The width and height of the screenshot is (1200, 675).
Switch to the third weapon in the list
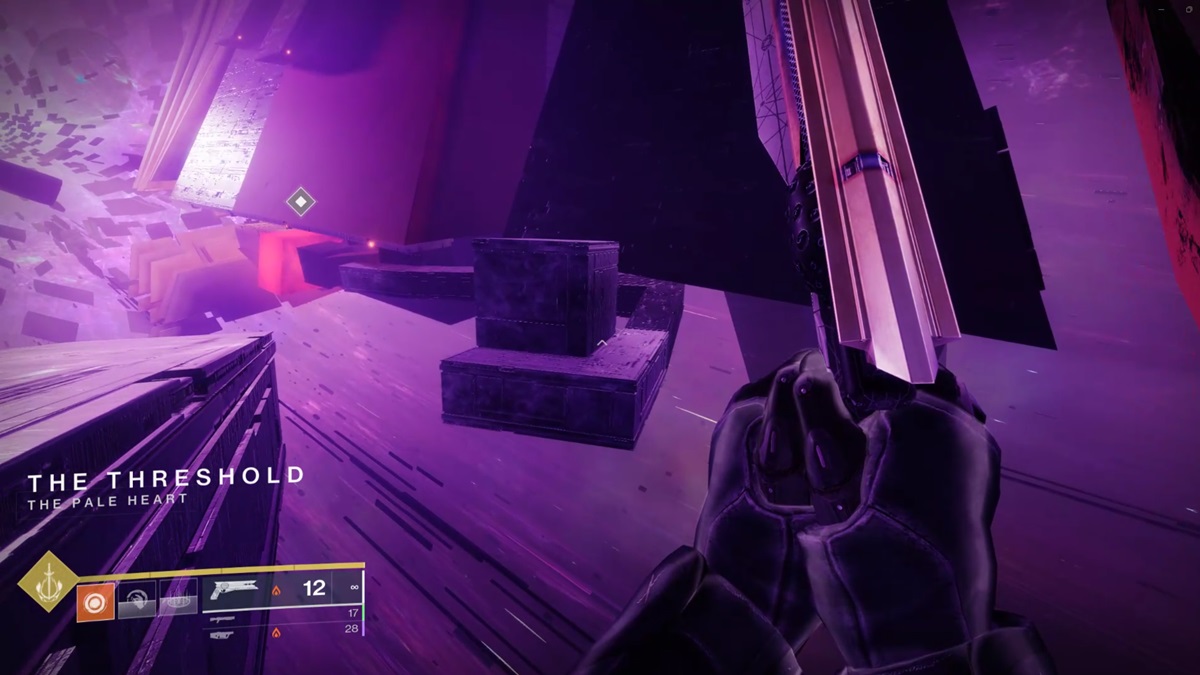tap(224, 634)
